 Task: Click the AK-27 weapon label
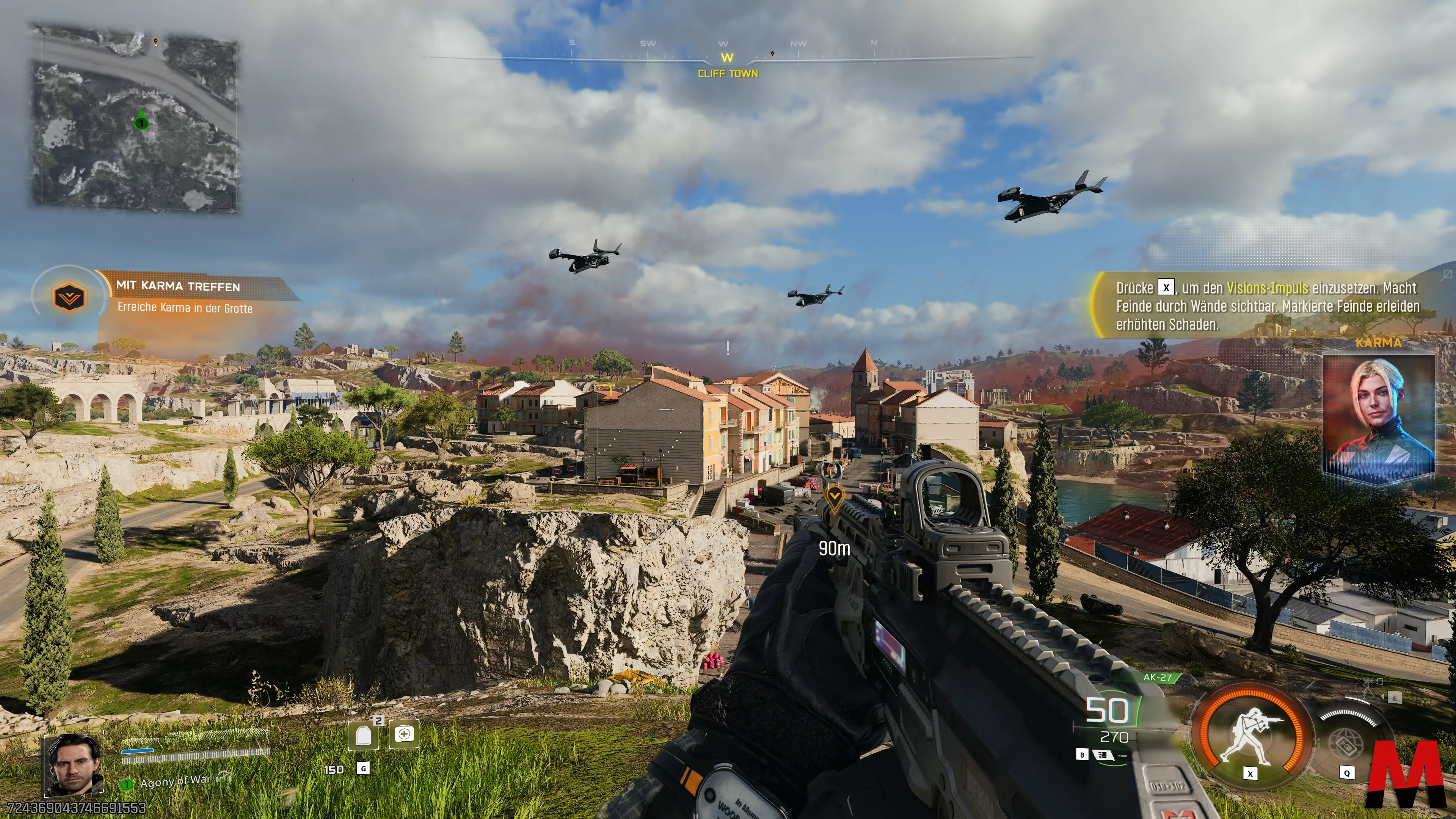[1157, 677]
